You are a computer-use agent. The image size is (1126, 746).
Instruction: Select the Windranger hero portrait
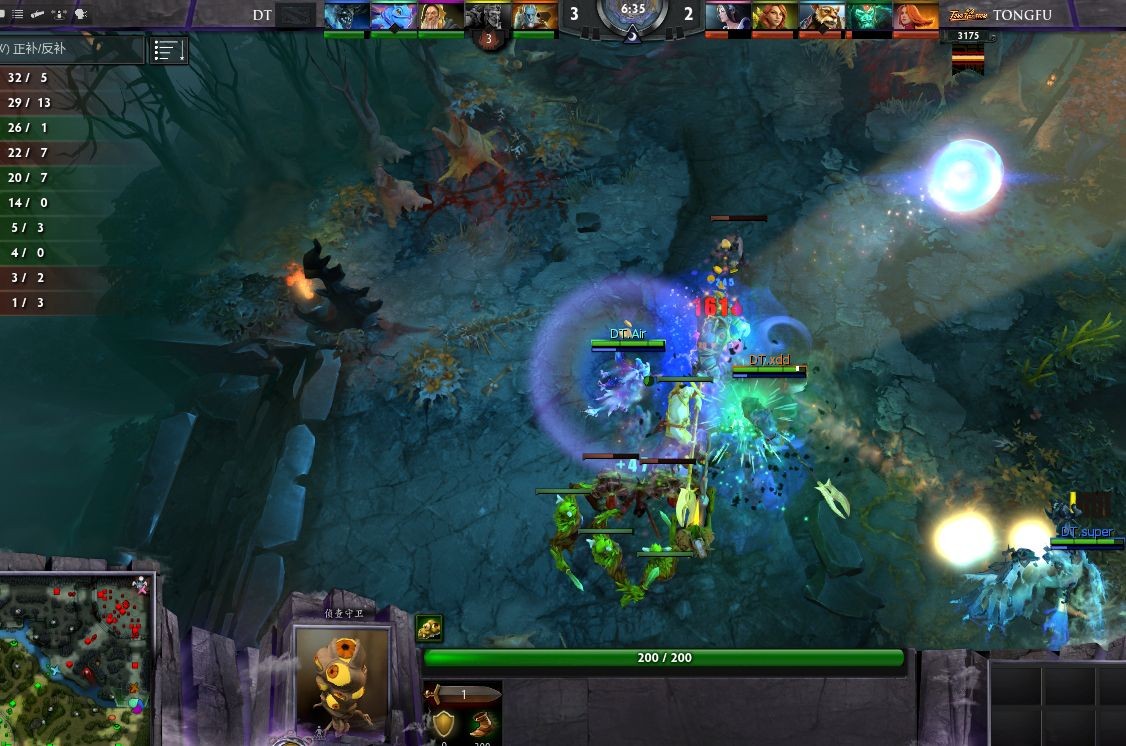(774, 16)
